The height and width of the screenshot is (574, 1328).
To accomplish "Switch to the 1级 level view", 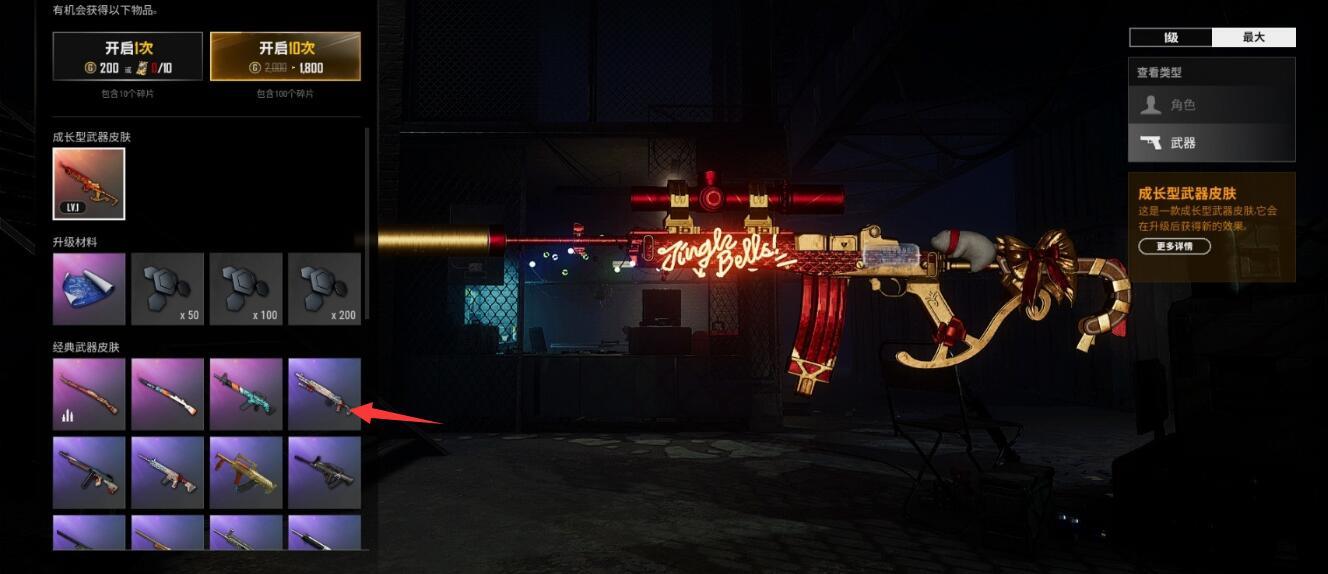I will 1170,38.
